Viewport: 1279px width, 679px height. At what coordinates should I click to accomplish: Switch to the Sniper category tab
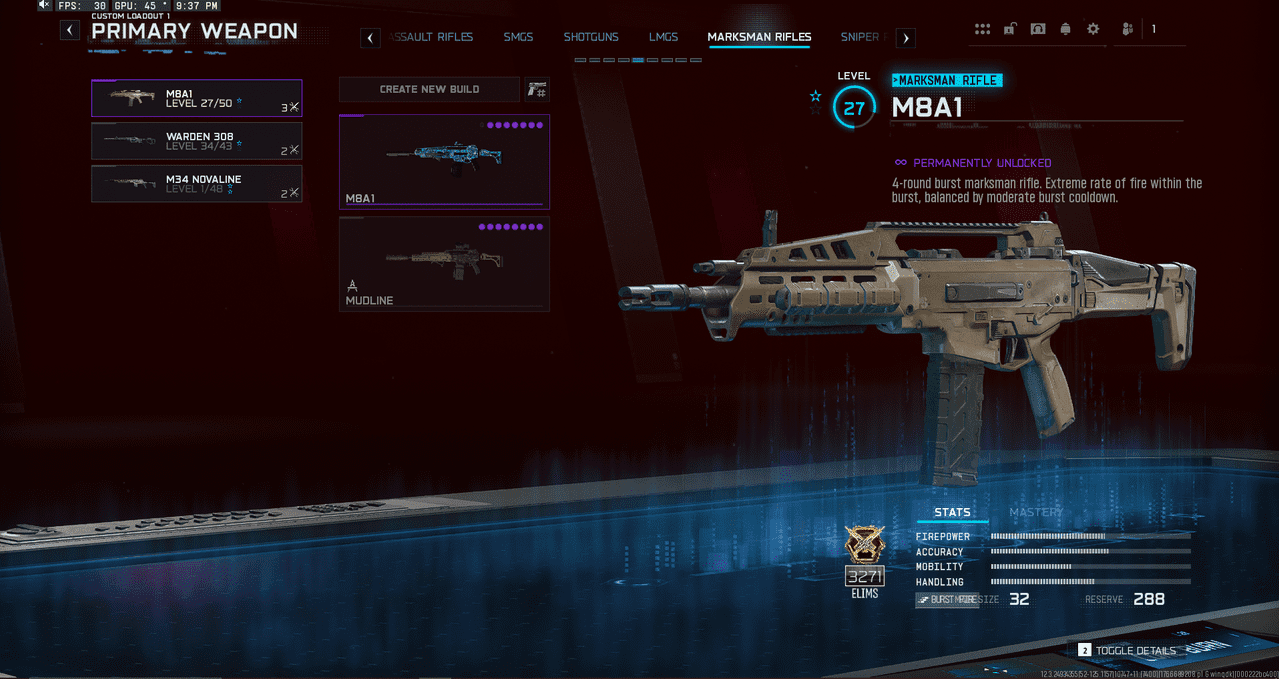click(x=860, y=38)
